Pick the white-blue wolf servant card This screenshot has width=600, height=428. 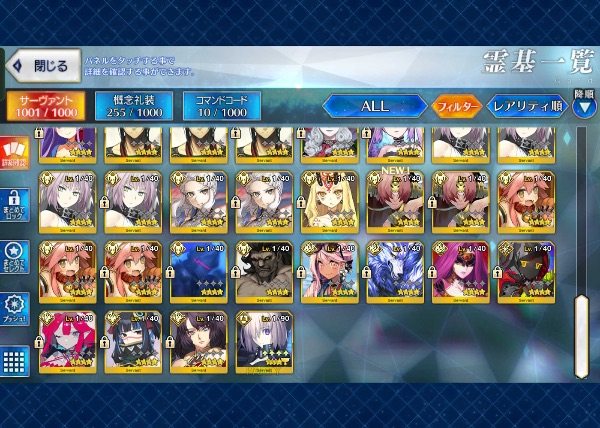point(394,270)
